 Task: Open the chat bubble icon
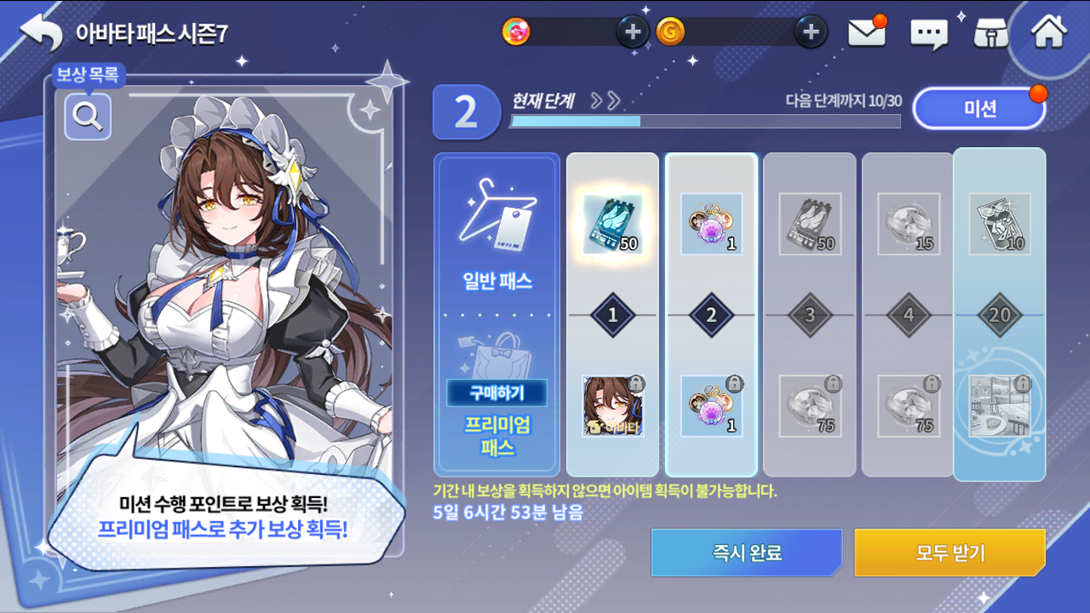[928, 34]
